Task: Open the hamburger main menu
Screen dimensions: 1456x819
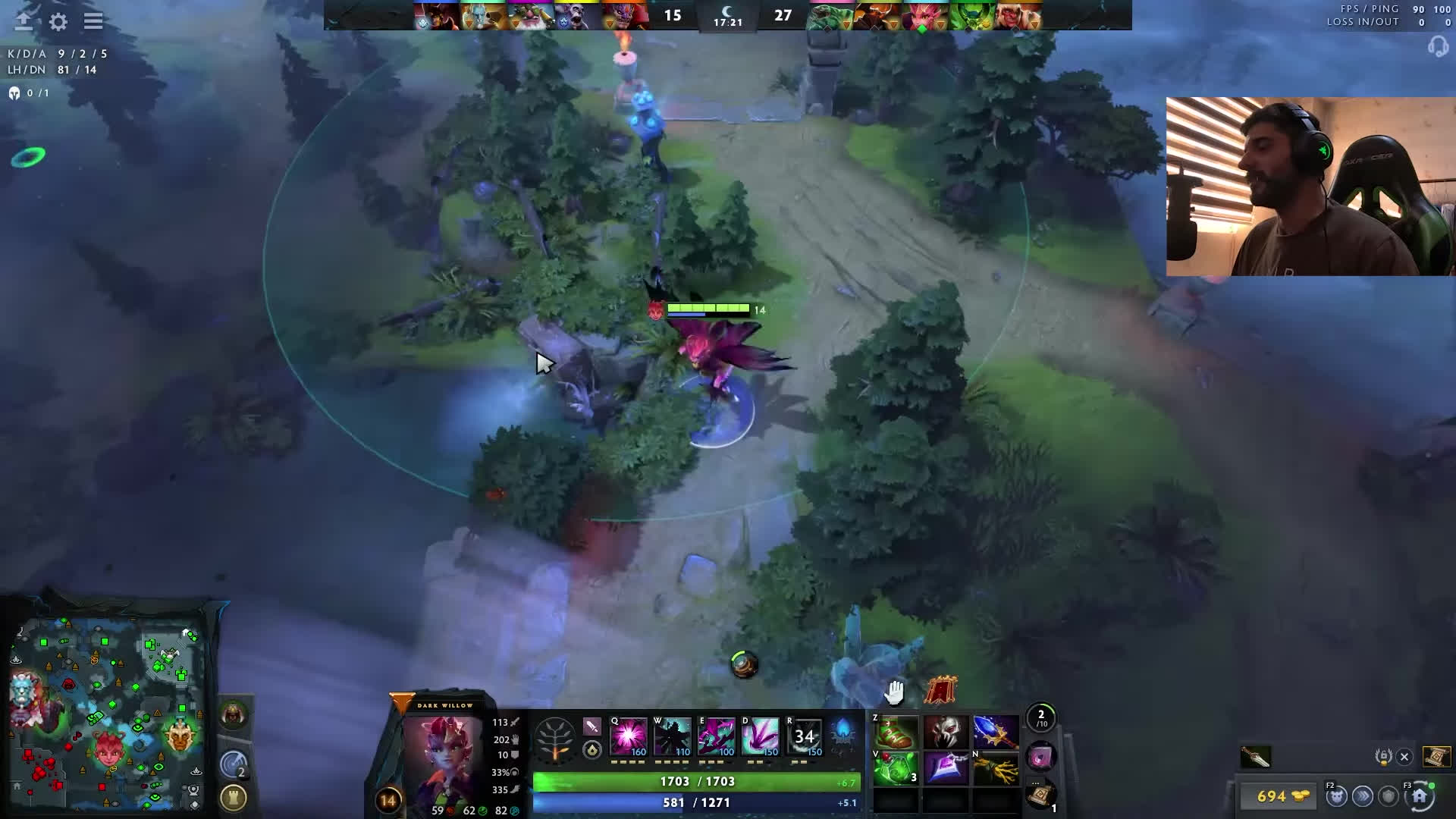Action: click(x=93, y=21)
